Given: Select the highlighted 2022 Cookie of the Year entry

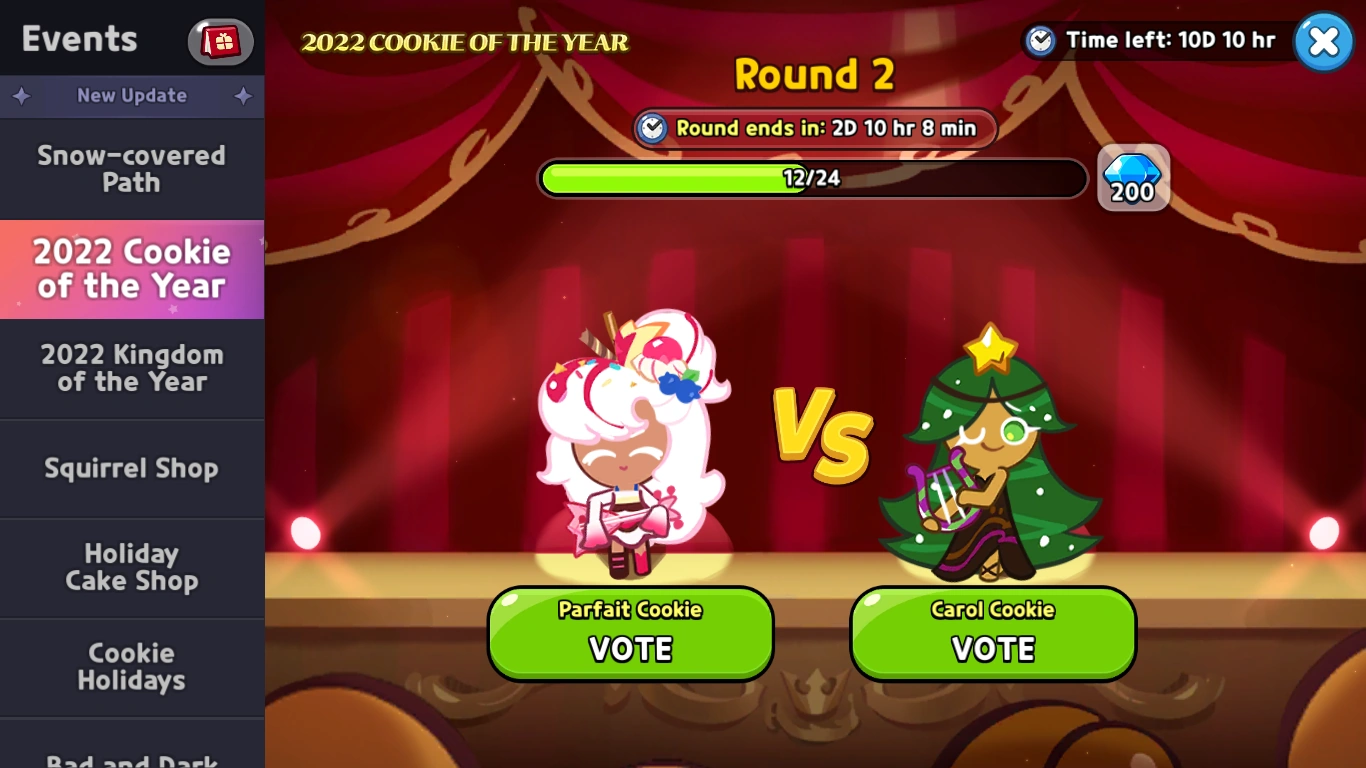Looking at the screenshot, I should (x=131, y=269).
